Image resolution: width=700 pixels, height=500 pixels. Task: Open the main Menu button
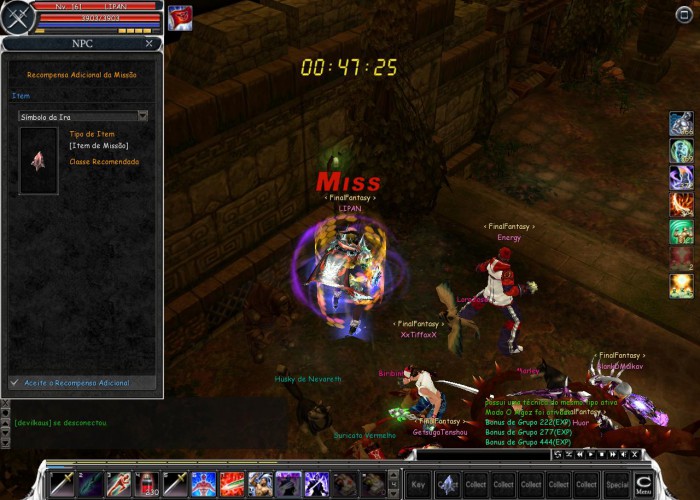pyautogui.click(x=644, y=484)
